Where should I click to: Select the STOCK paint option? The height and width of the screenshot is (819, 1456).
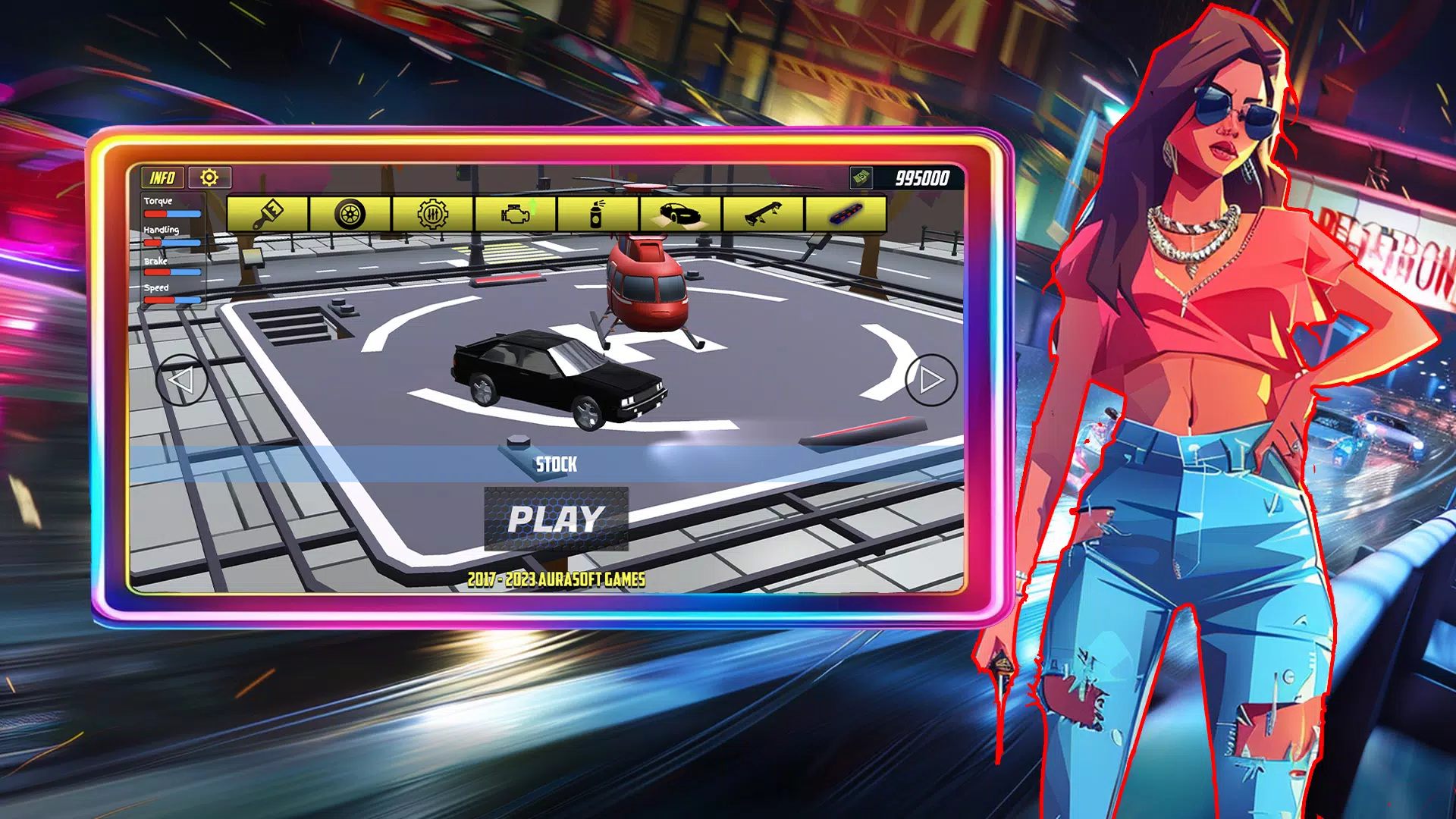coord(557,463)
